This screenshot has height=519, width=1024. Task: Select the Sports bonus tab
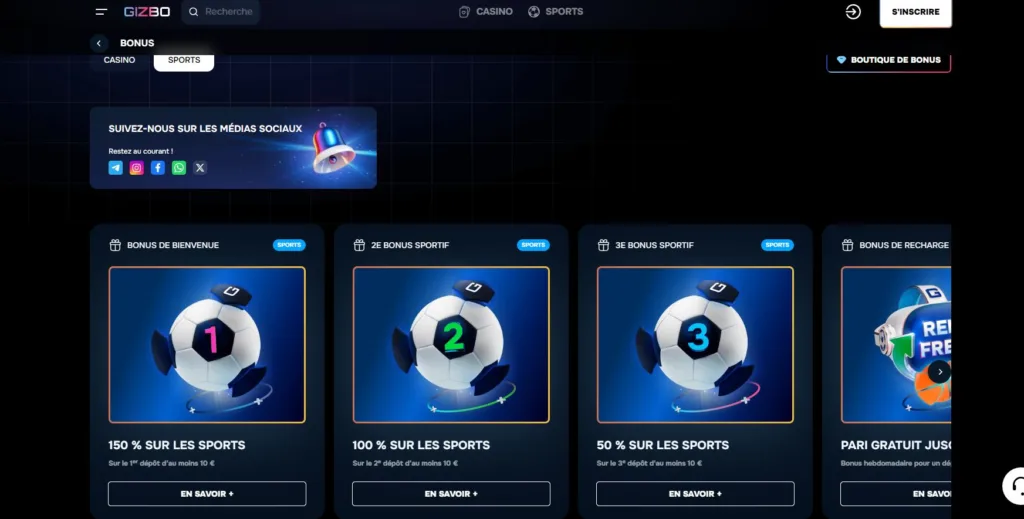(184, 60)
